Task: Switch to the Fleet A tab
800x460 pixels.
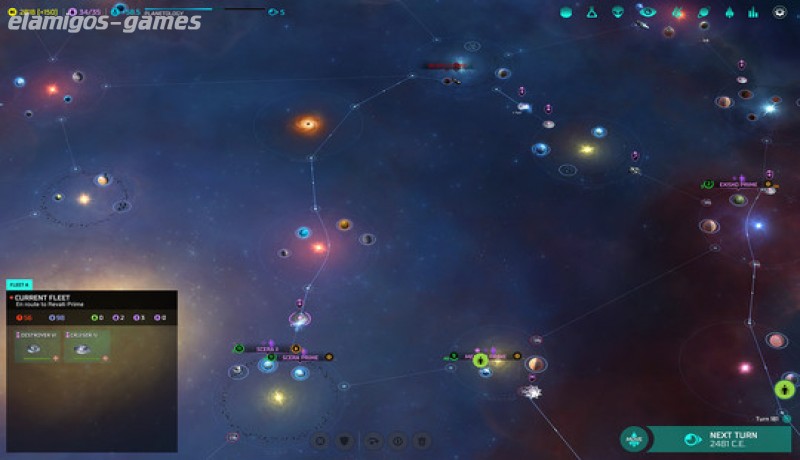Action: [x=20, y=285]
